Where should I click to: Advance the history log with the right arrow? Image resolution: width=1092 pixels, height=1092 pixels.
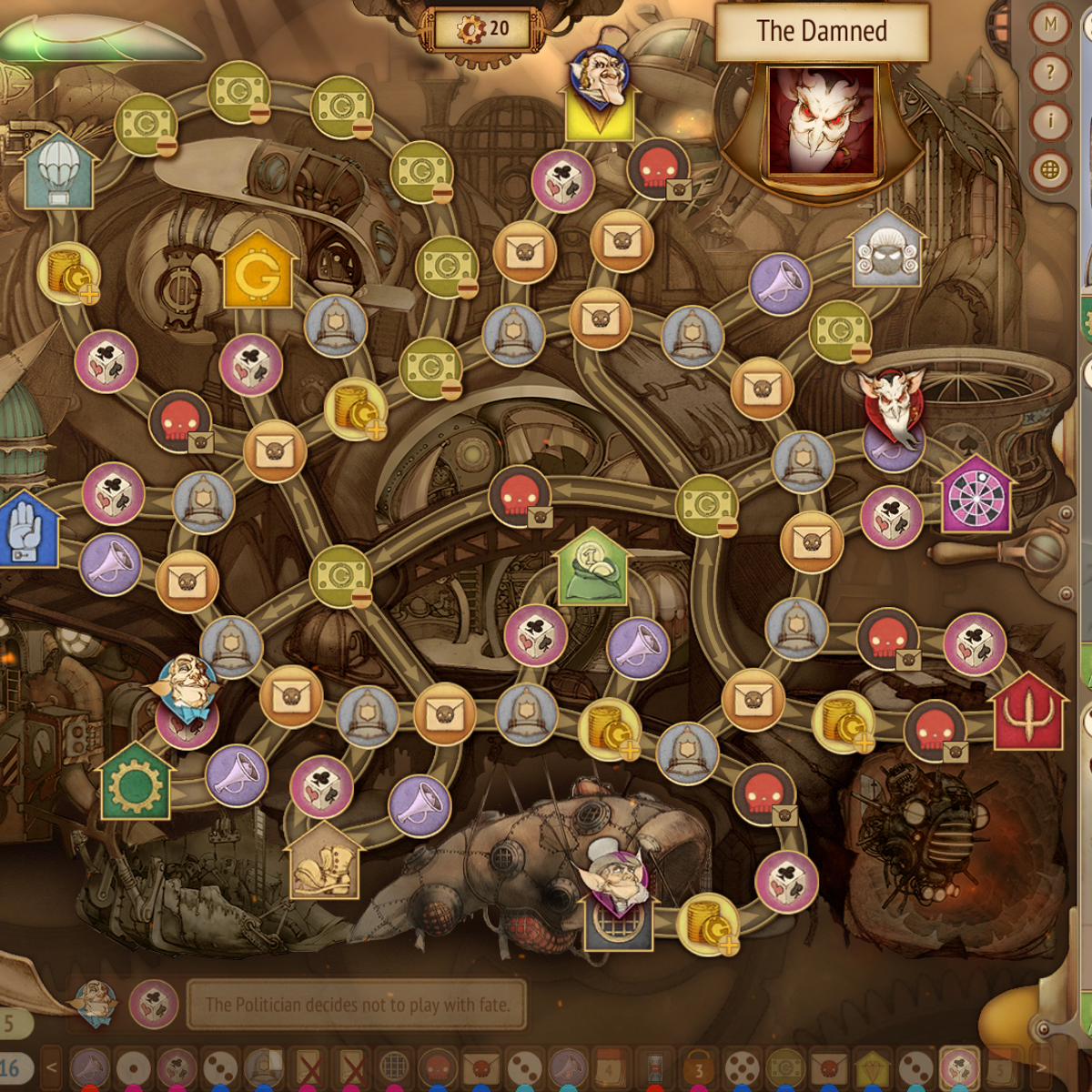pyautogui.click(x=1041, y=1068)
